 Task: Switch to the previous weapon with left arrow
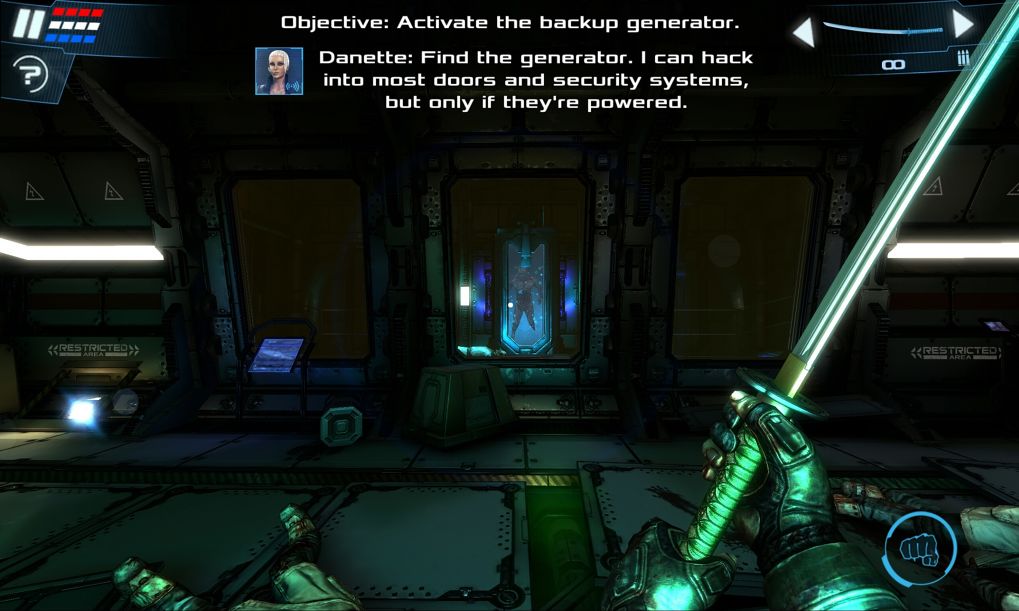click(x=802, y=31)
